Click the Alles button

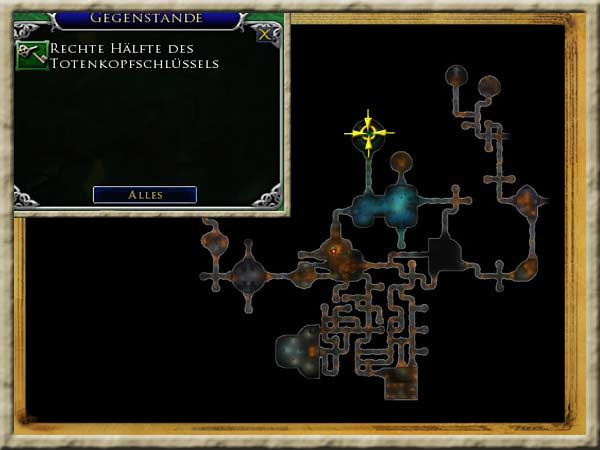click(x=145, y=194)
